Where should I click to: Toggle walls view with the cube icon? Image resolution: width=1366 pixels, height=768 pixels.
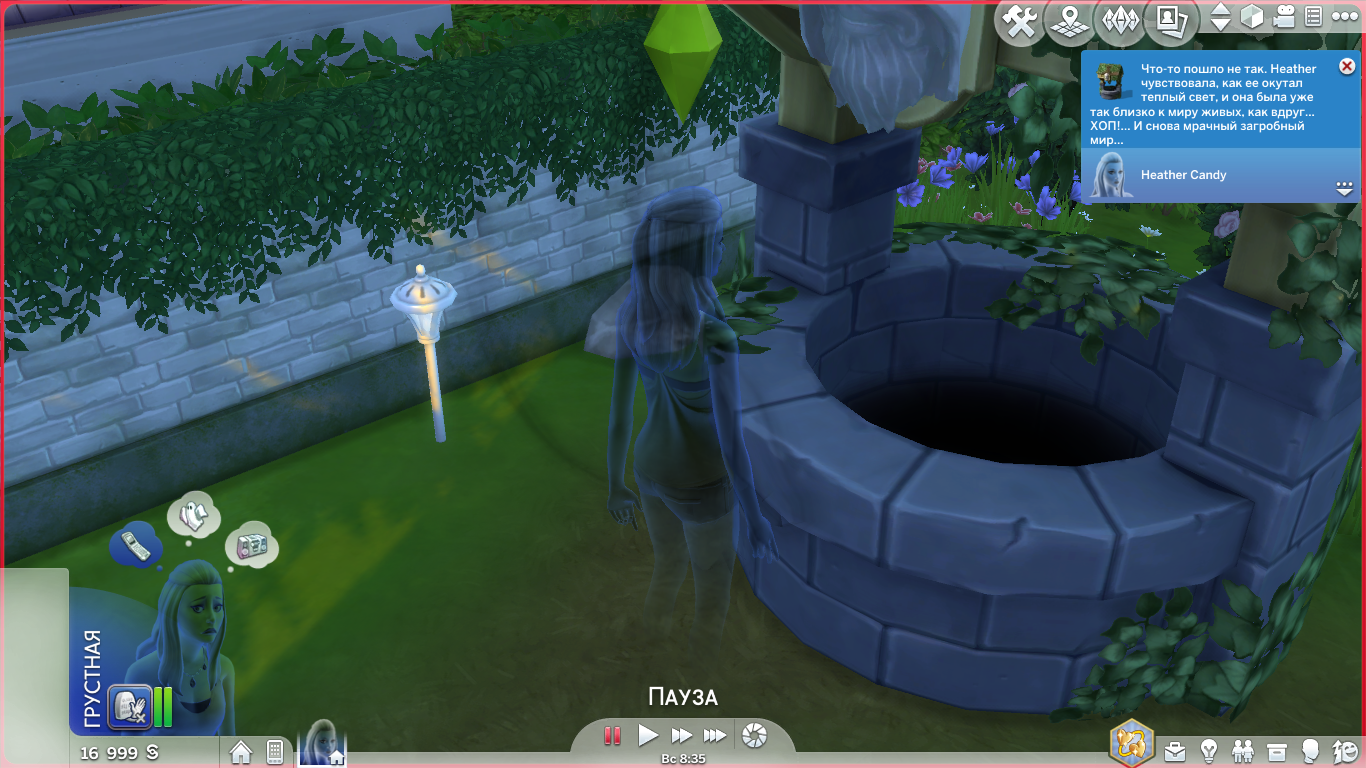1251,17
